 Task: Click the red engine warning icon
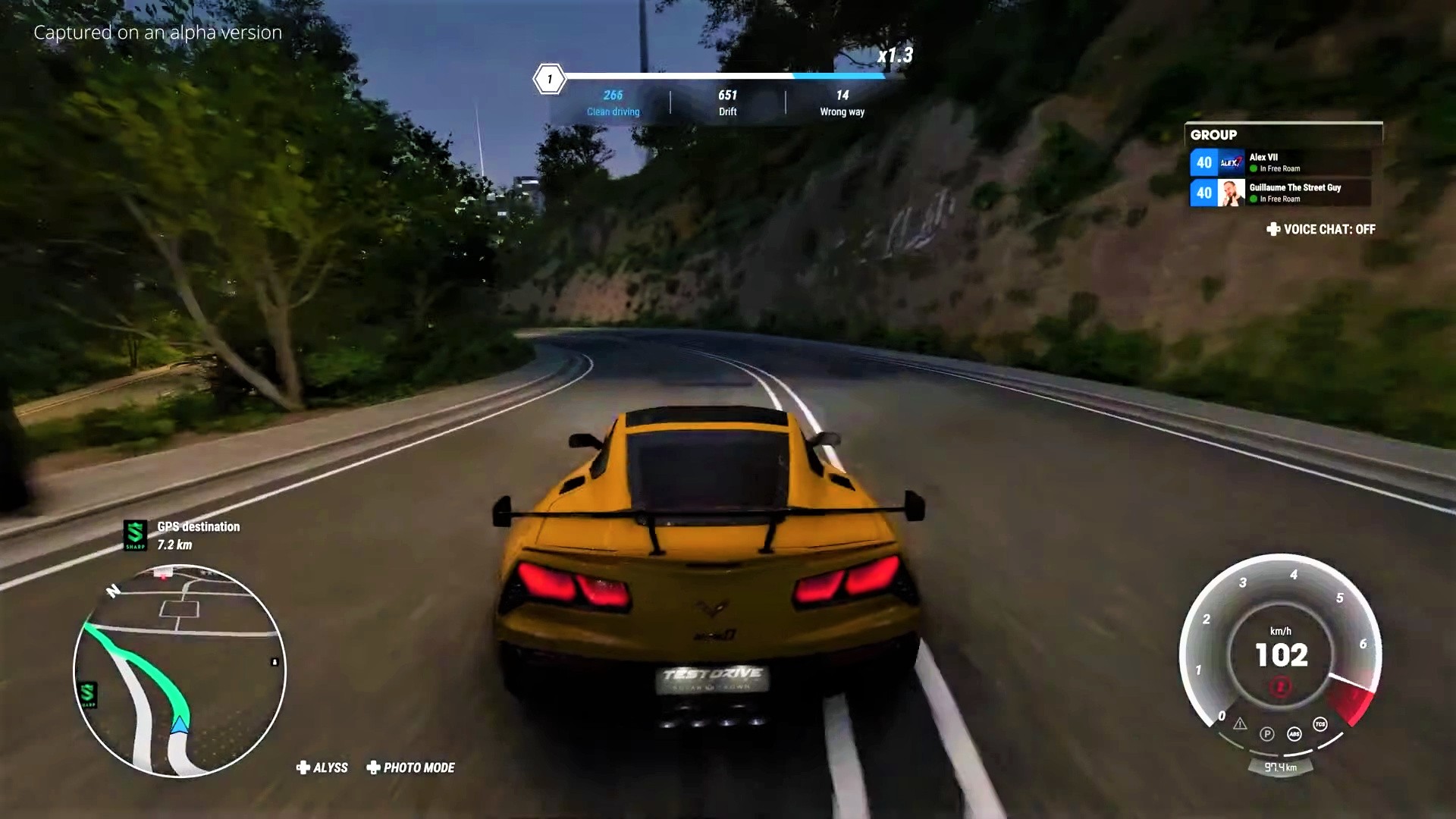tap(1279, 686)
